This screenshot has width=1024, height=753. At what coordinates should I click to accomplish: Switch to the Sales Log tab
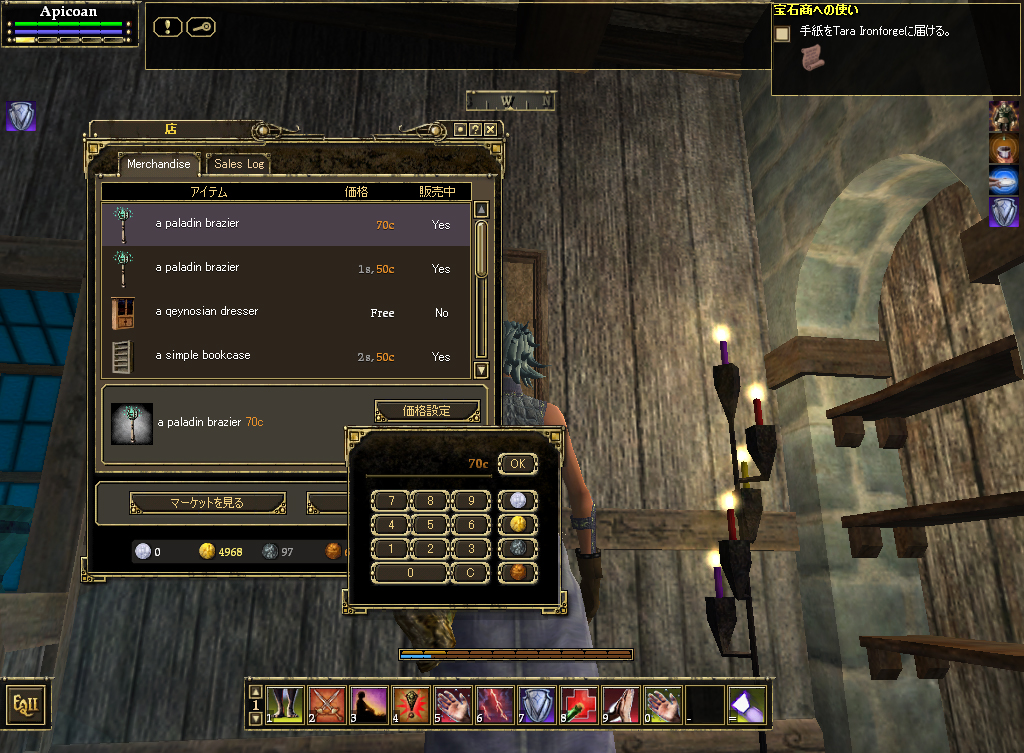pyautogui.click(x=239, y=164)
